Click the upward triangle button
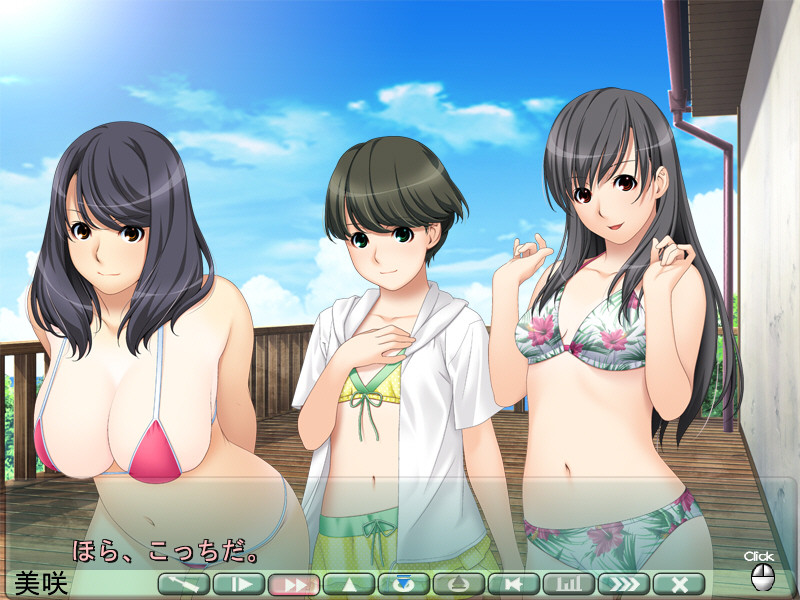 [349, 584]
